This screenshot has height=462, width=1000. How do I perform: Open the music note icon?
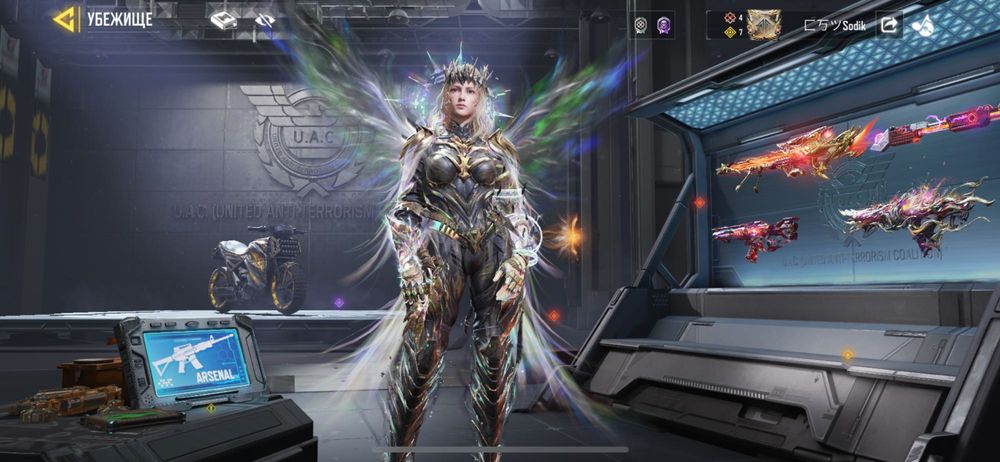point(922,24)
